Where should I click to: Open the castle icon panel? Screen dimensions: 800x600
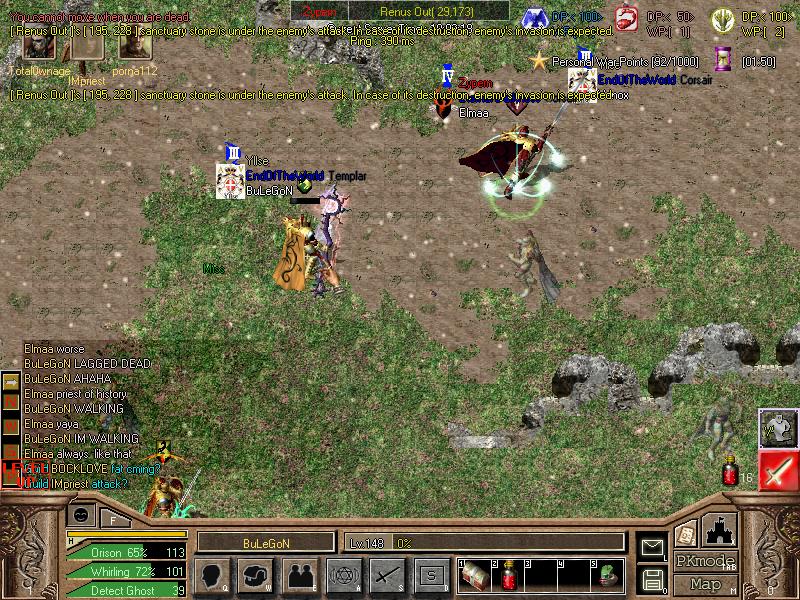tap(720, 530)
